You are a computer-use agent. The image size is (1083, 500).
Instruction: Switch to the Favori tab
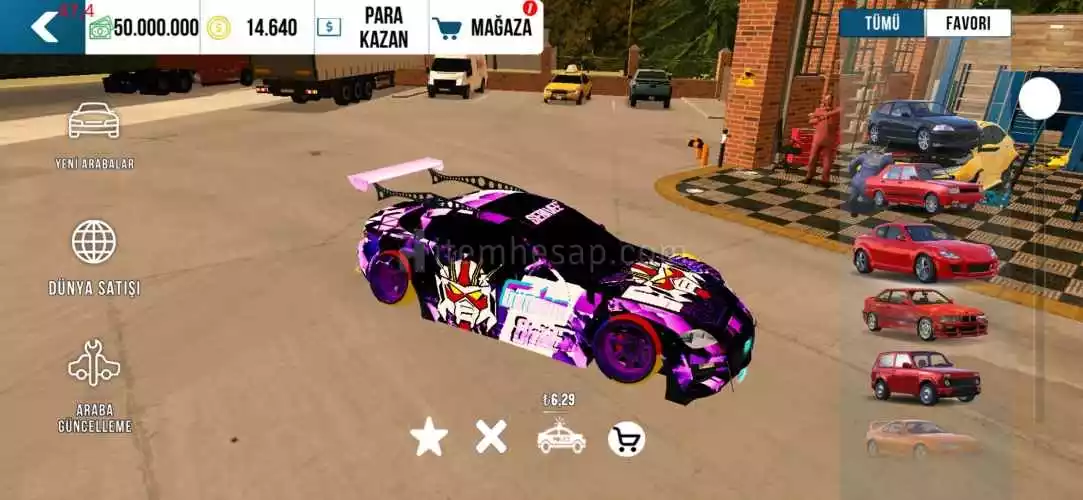967,23
